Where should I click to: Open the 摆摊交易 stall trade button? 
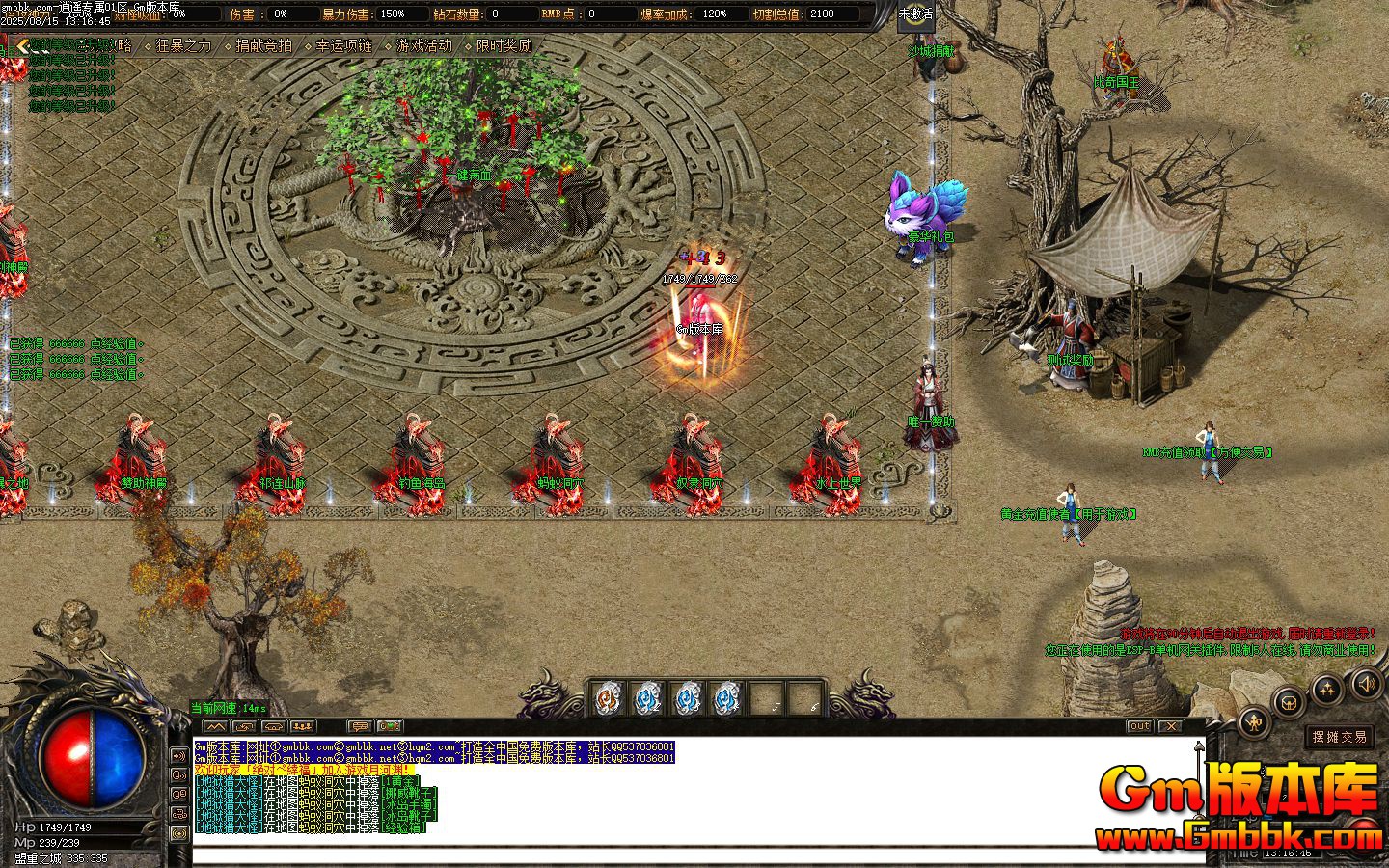coord(1338,737)
